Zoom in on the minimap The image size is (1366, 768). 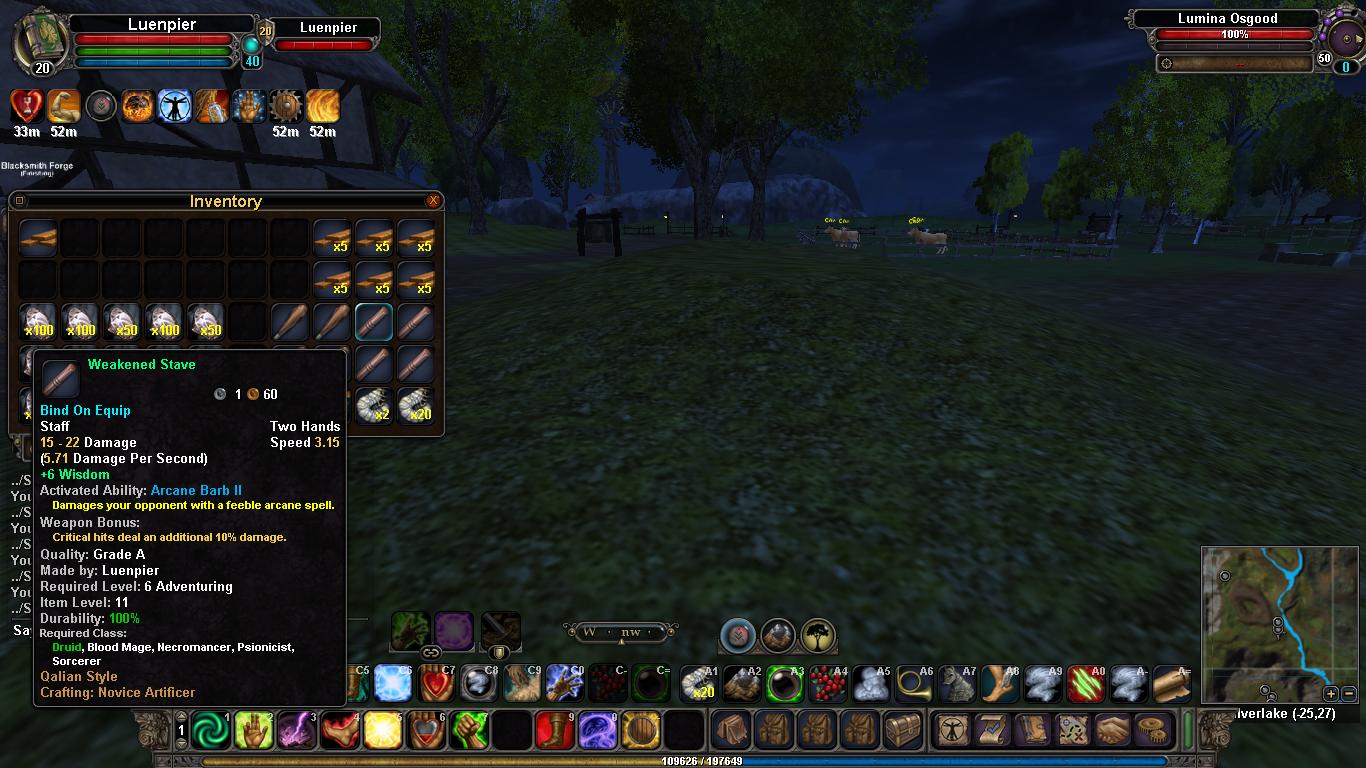click(1331, 693)
